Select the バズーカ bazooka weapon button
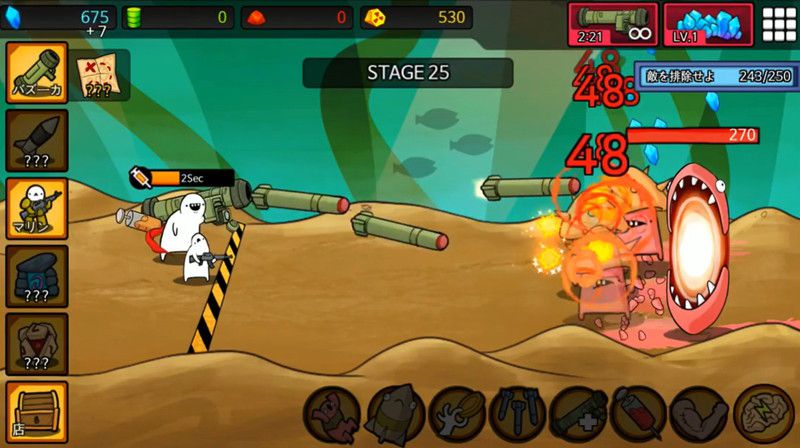This screenshot has height=448, width=800. click(x=37, y=72)
